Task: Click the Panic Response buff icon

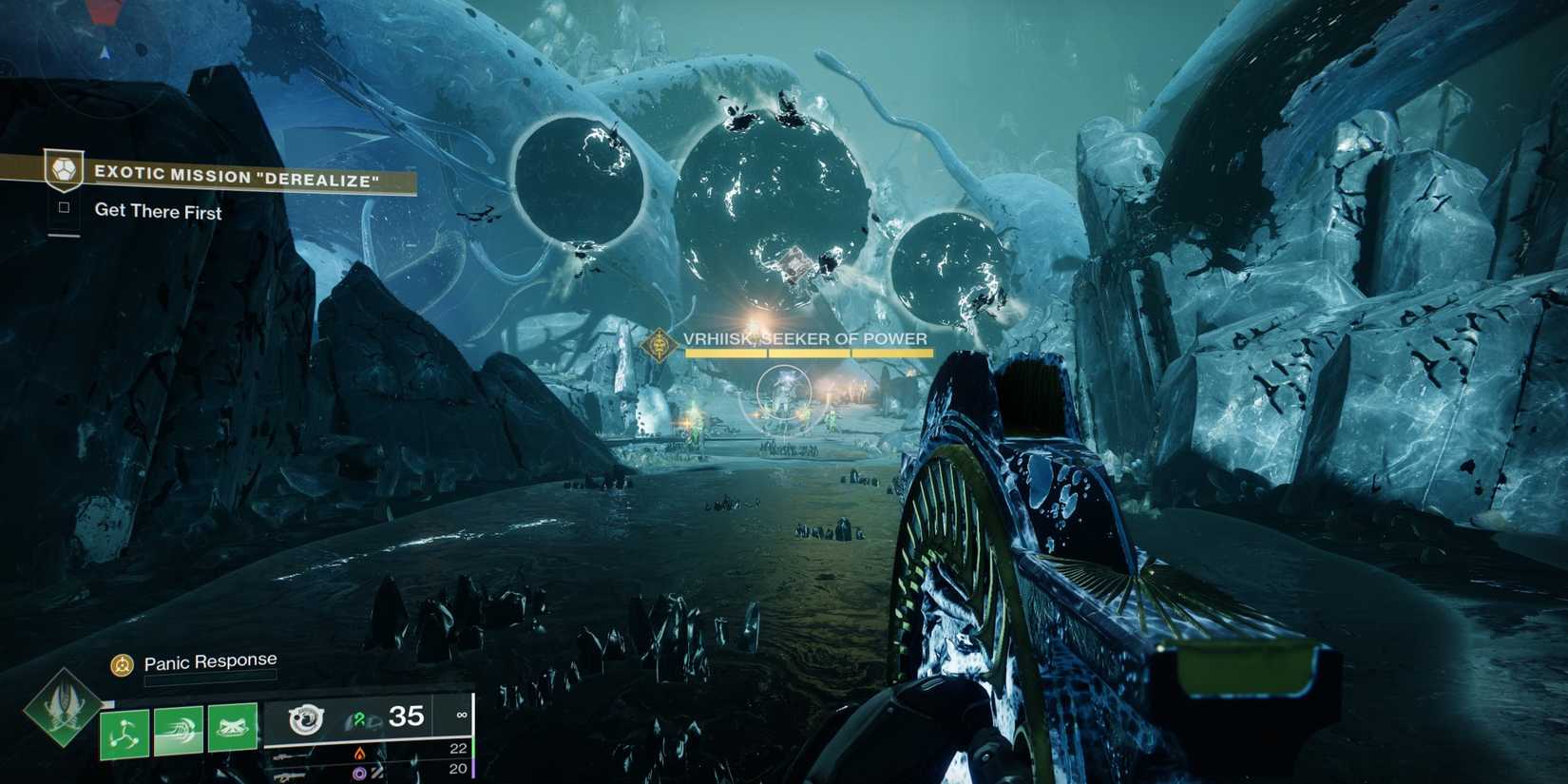Action: 122,663
